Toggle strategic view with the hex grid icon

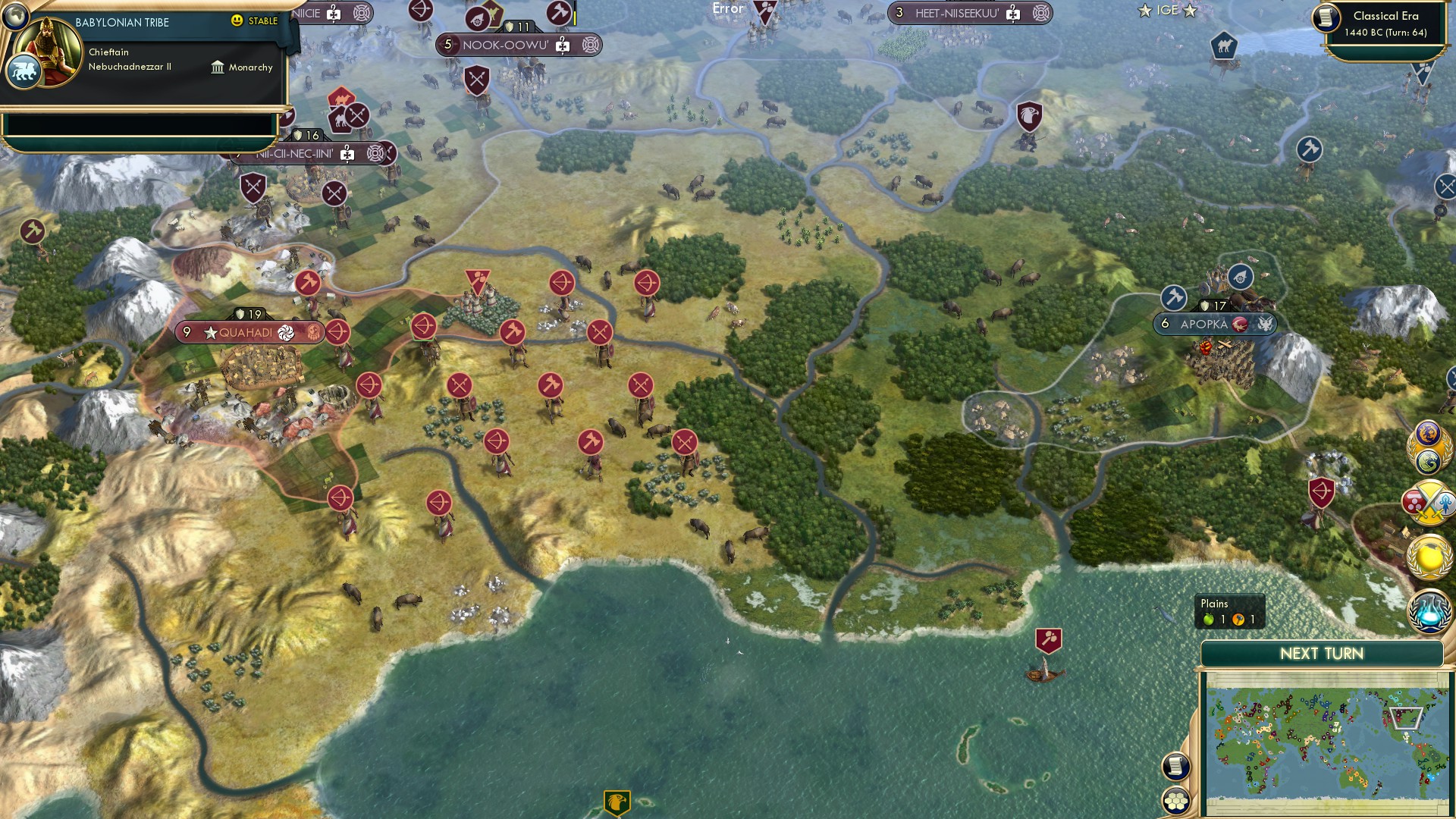pos(1176,801)
